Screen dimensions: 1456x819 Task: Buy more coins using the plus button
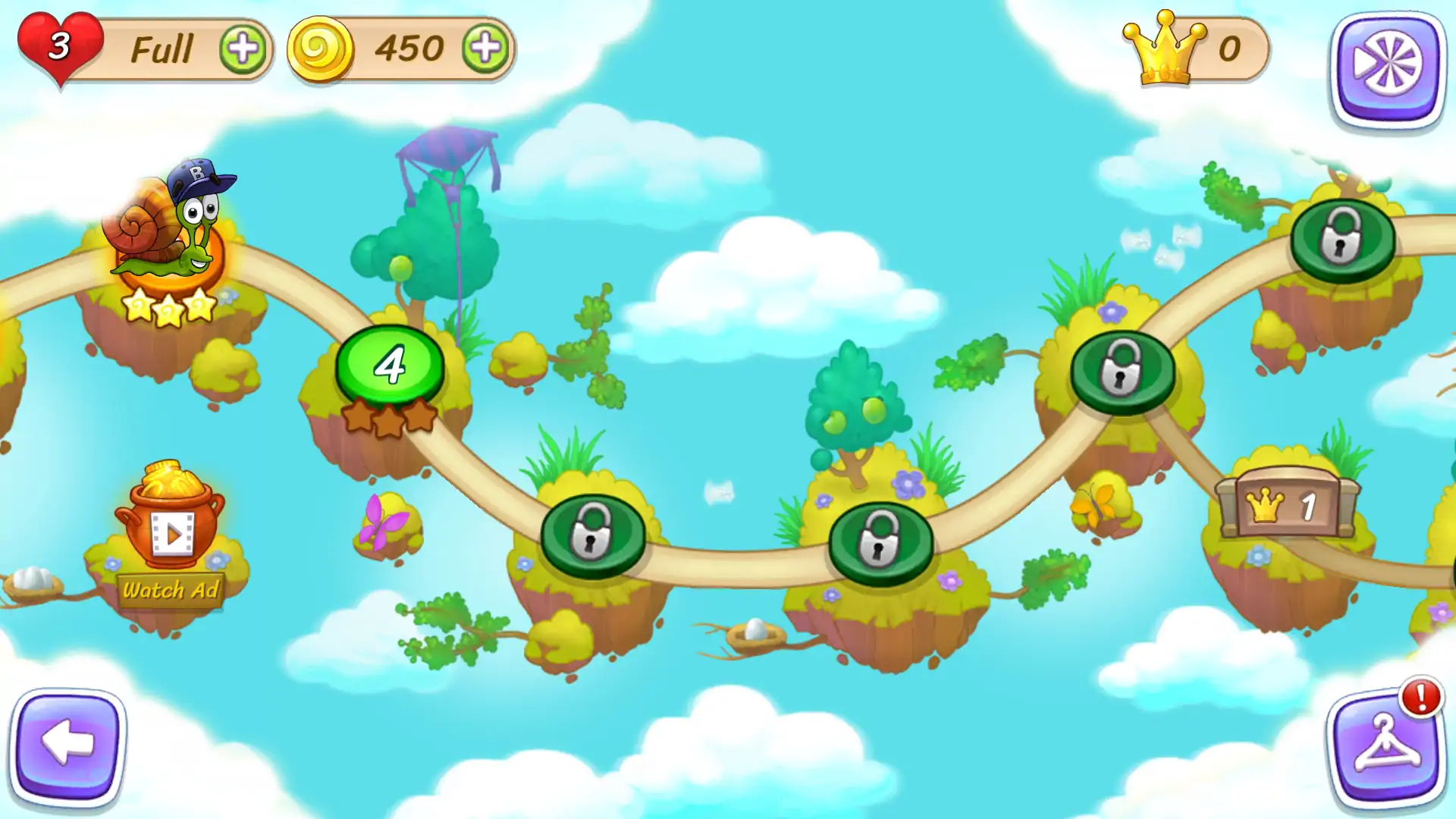point(485,49)
